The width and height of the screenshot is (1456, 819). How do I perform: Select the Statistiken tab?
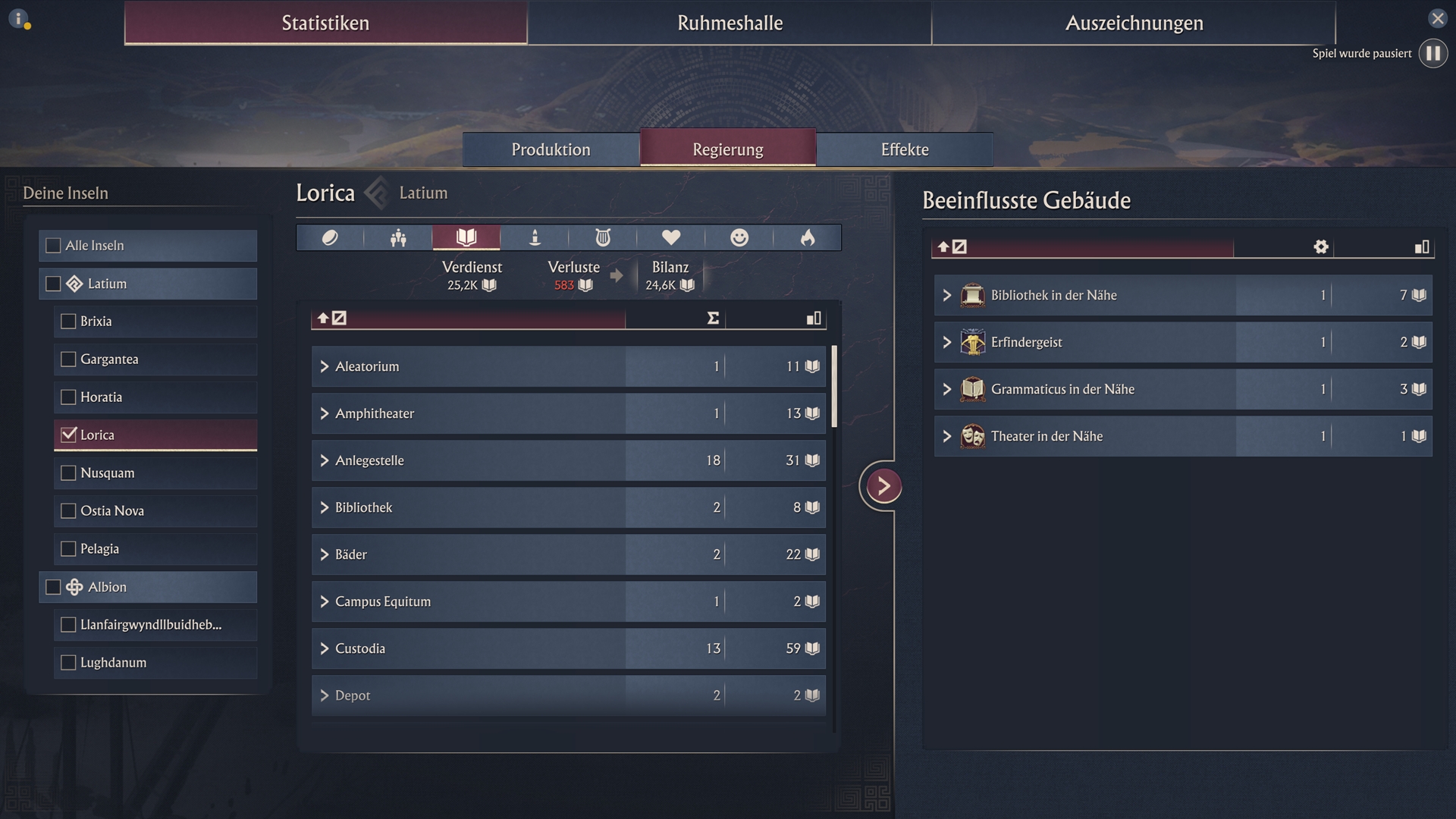point(325,23)
